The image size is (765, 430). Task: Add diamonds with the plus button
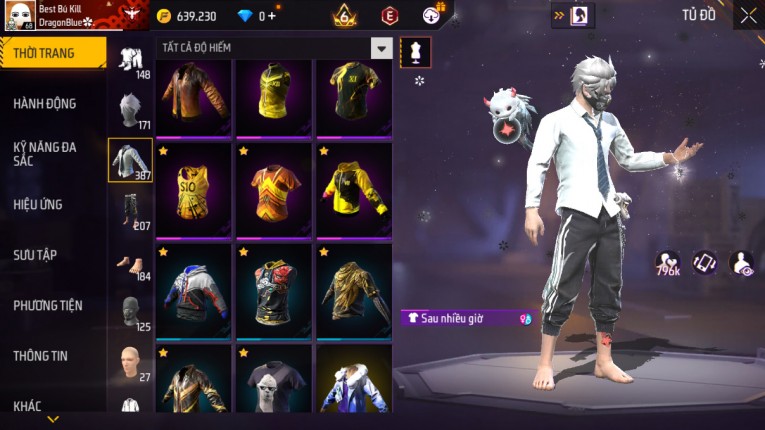coord(272,16)
